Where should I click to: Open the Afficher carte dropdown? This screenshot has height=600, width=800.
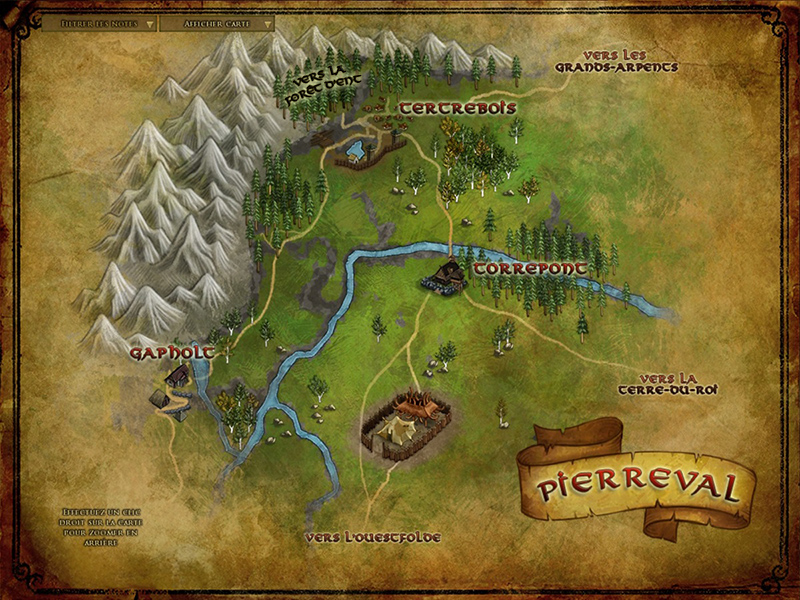tap(215, 22)
